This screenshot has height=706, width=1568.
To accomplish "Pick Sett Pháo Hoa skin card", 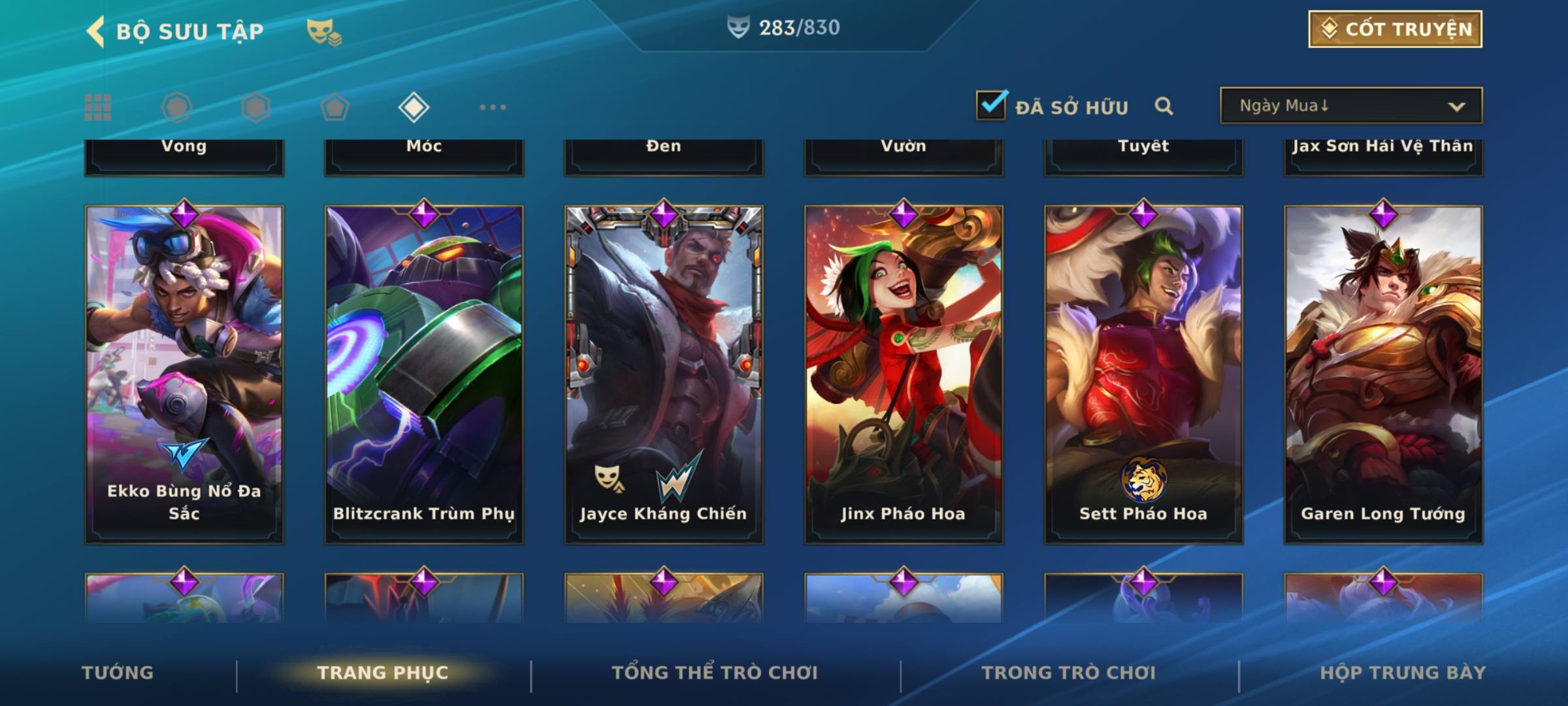I will 1143,374.
